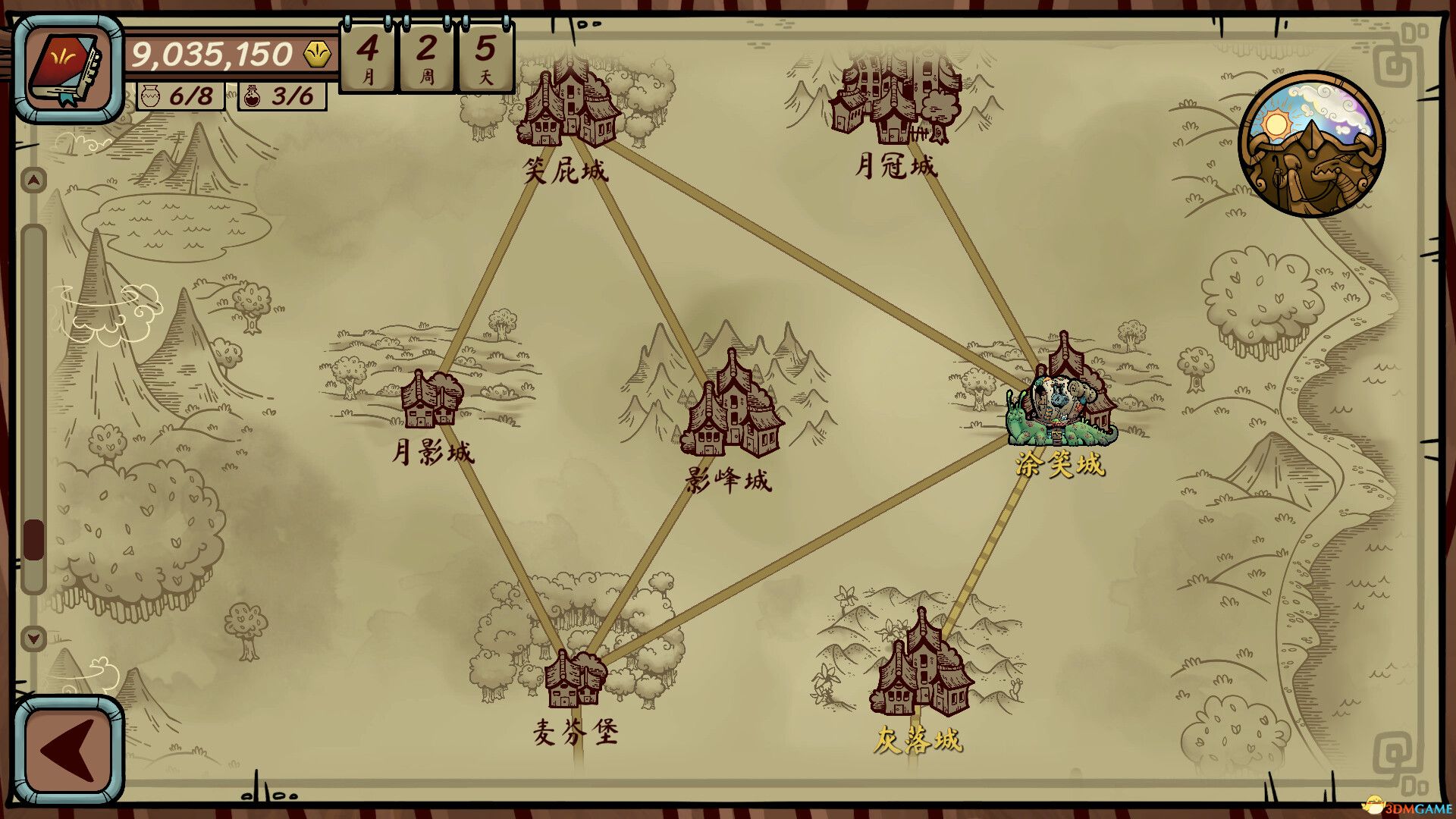Click the 天 calendar card showing 5
1456x819 pixels.
pyautogui.click(x=484, y=57)
